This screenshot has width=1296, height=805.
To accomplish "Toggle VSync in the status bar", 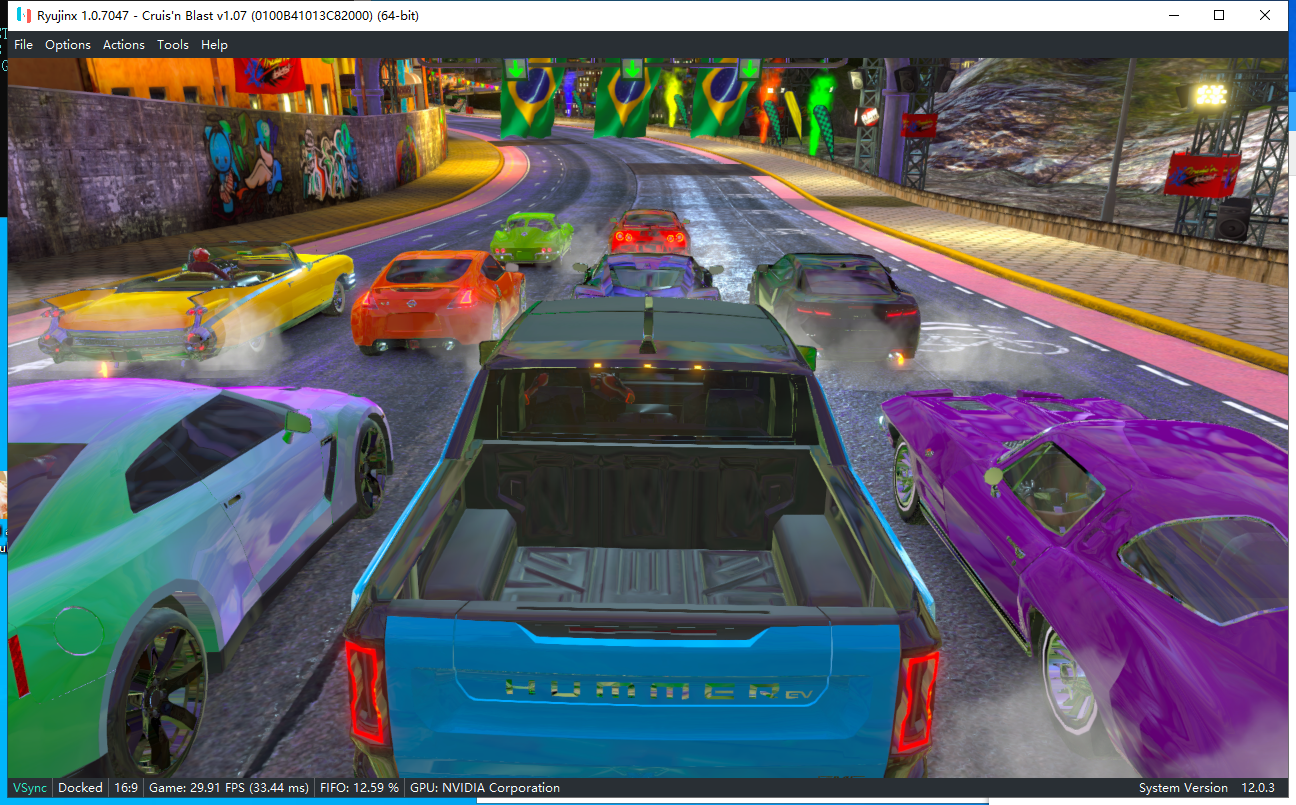I will point(29,788).
